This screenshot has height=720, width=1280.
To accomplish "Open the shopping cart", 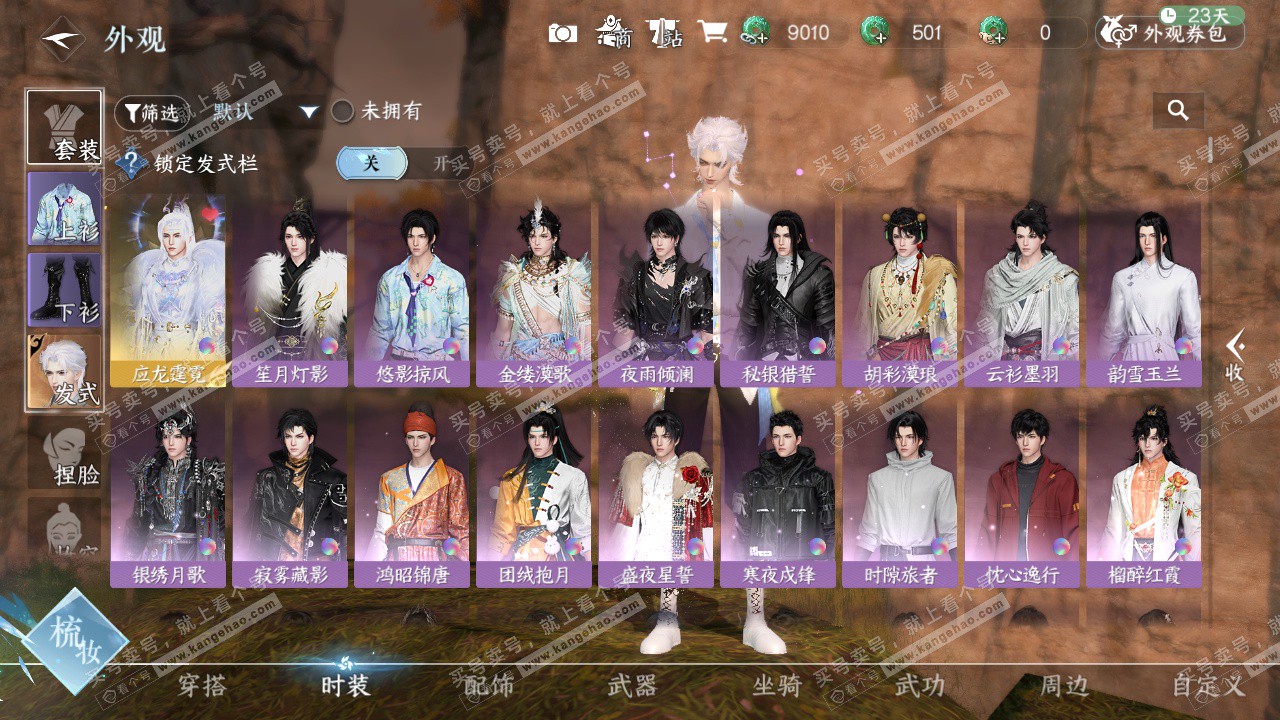I will [x=712, y=32].
